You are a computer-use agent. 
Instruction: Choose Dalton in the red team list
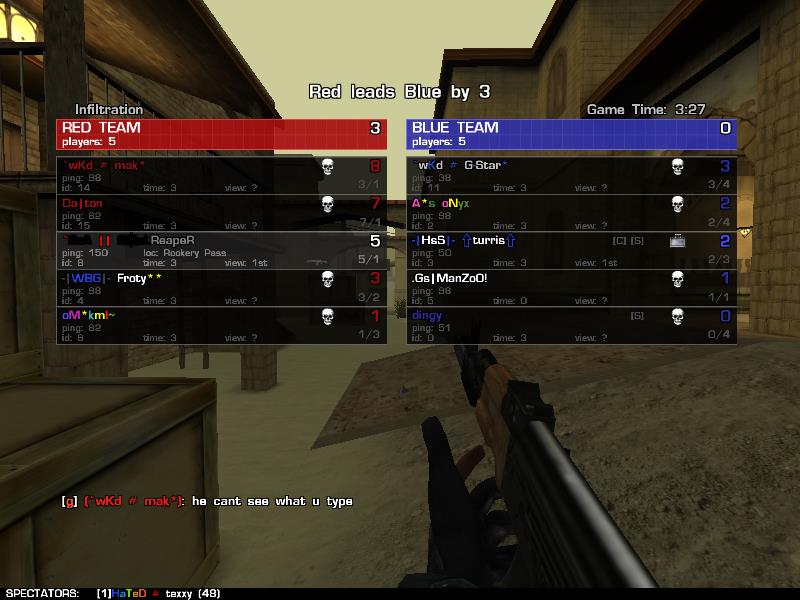tap(221, 212)
